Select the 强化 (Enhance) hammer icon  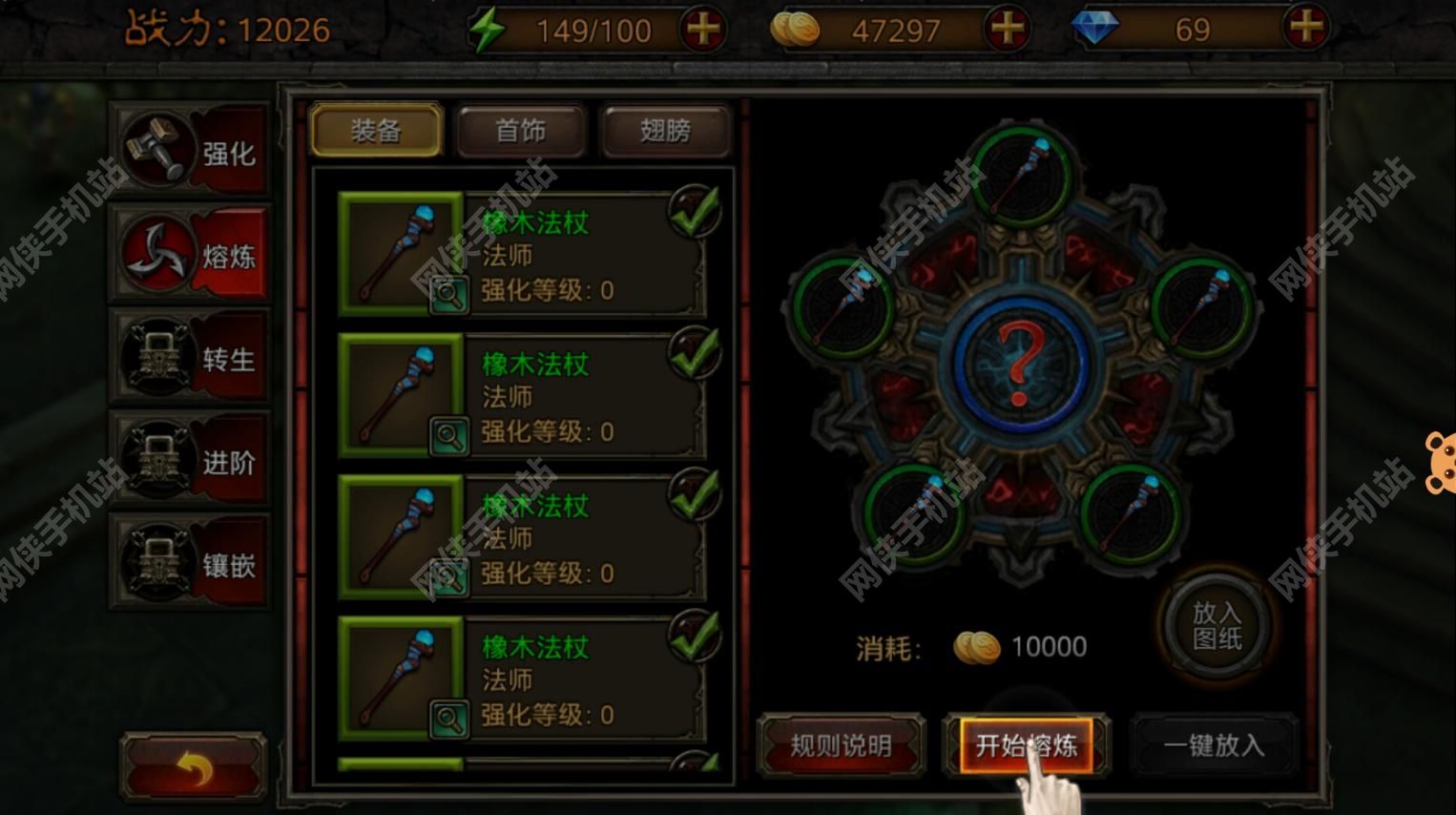coord(157,150)
